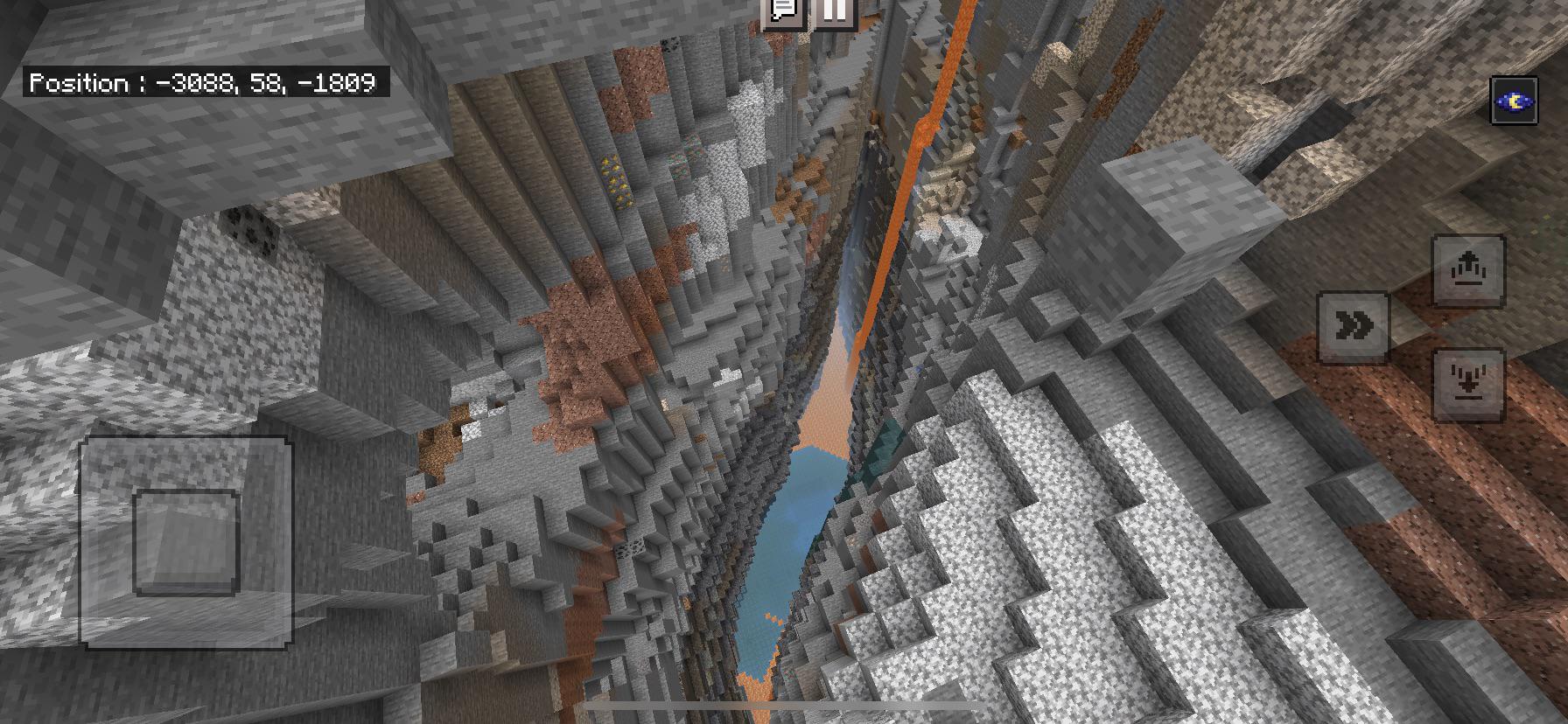The height and width of the screenshot is (724, 1568).
Task: Toggle sprint with the double-chevron button
Action: click(1353, 324)
